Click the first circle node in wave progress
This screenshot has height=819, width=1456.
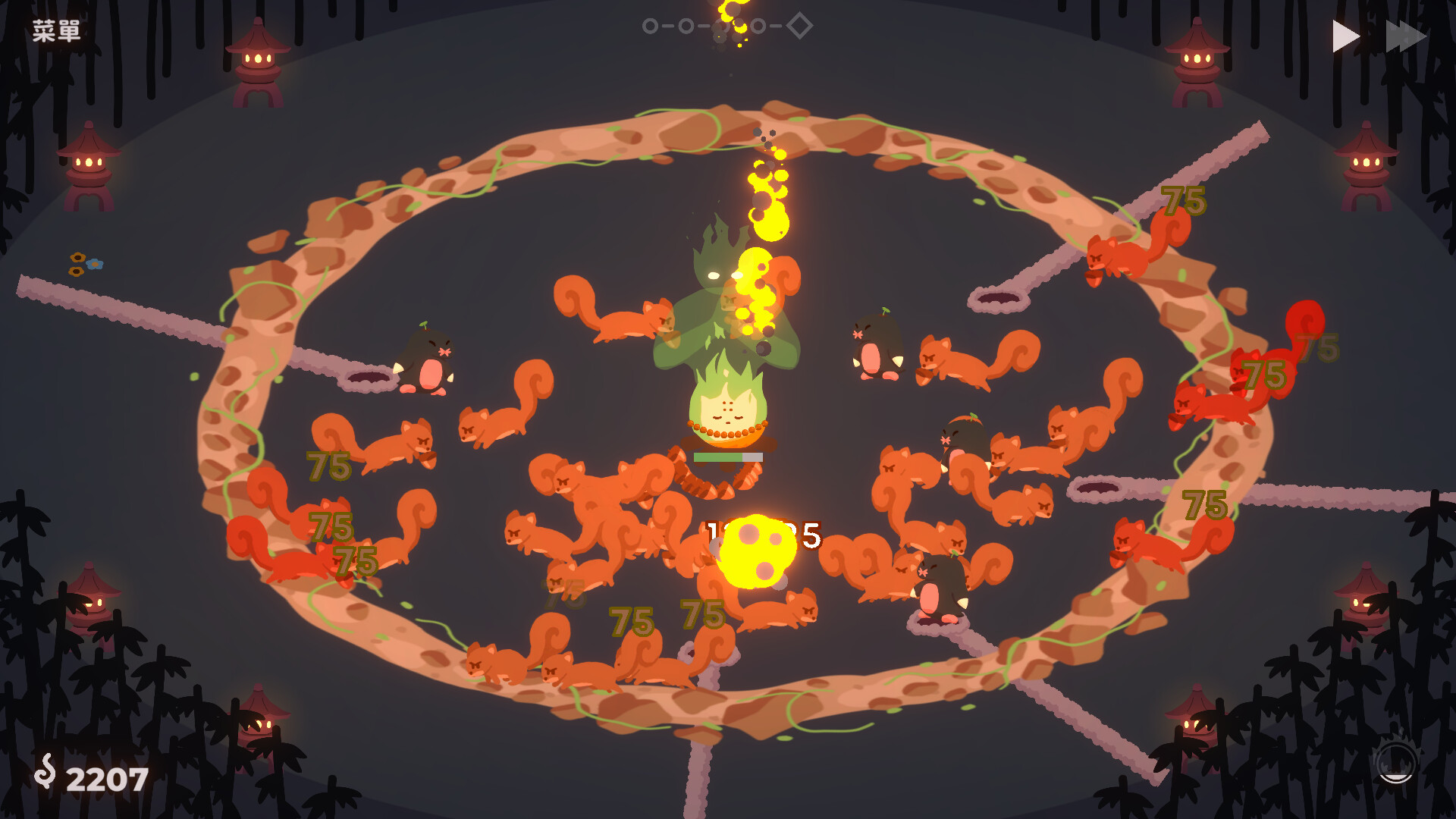649,26
